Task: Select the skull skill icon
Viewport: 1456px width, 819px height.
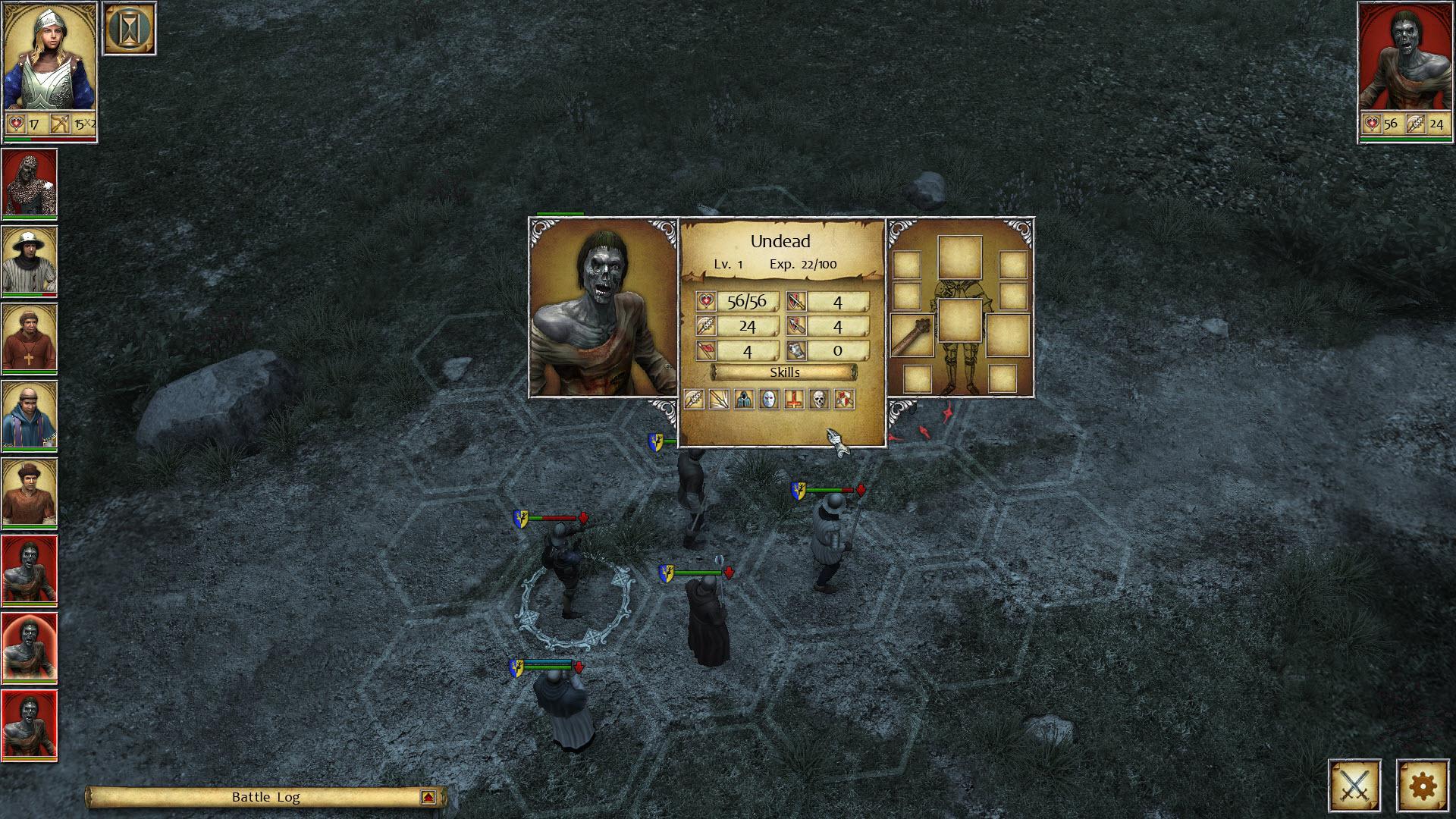Action: coord(819,400)
